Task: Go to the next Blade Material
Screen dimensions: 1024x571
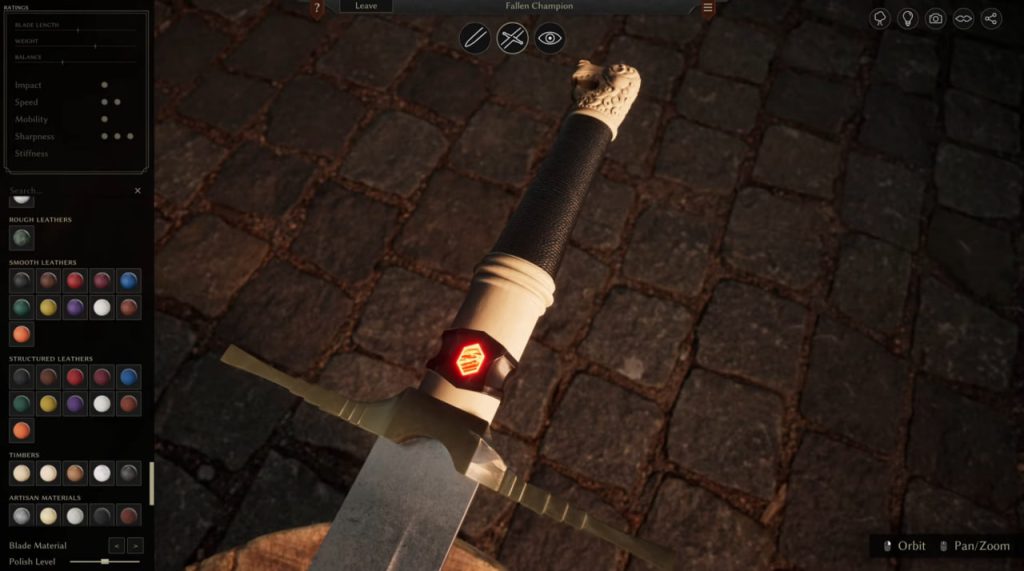Action: [x=136, y=545]
